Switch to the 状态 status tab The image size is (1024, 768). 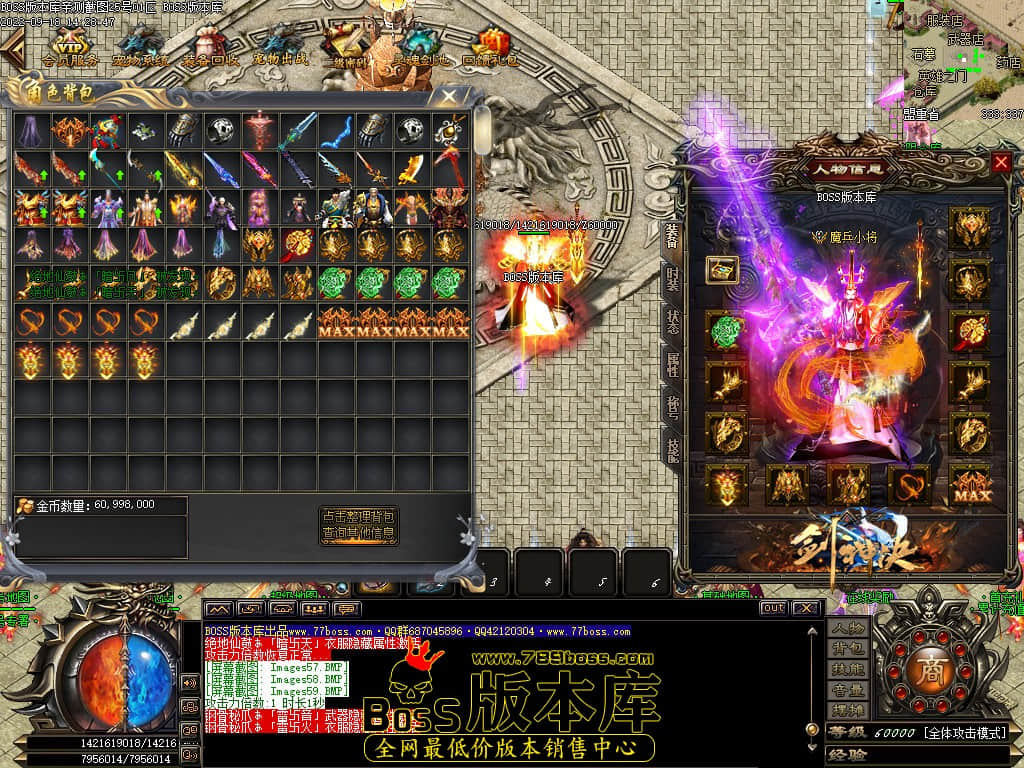(x=673, y=323)
